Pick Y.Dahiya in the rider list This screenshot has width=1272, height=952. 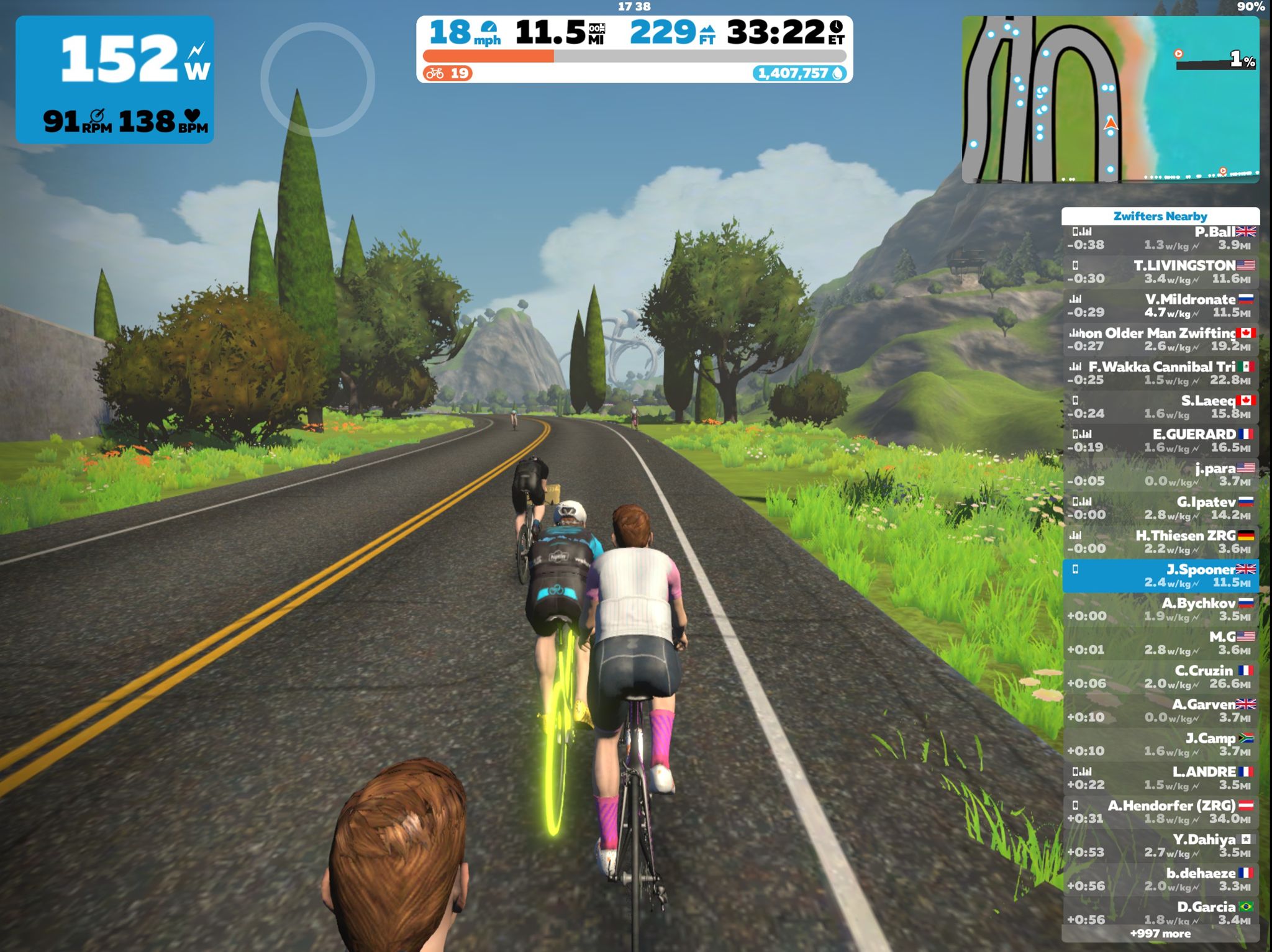[x=1160, y=845]
